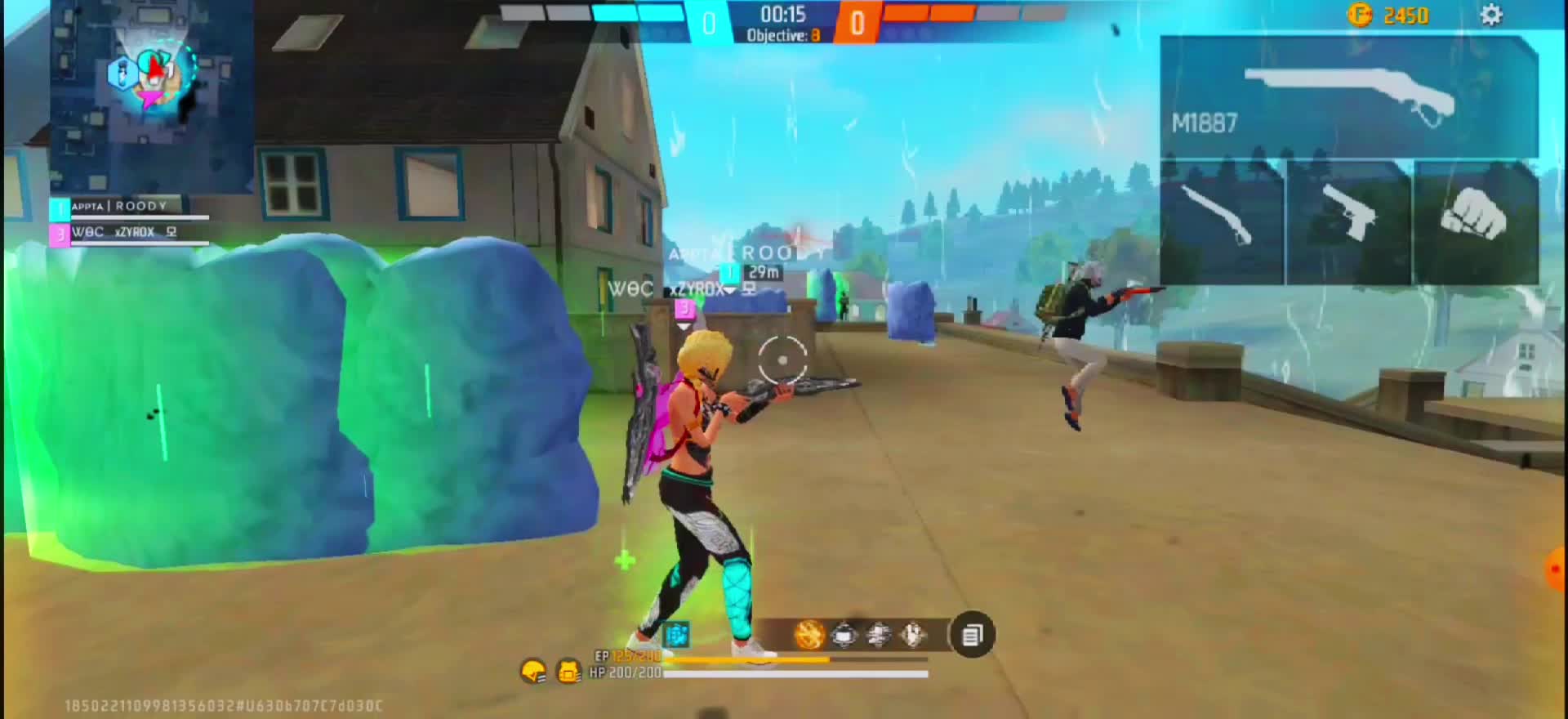Screen dimensions: 1568x719
Task: Switch to the secondary shotgun slot
Action: coord(1222,222)
